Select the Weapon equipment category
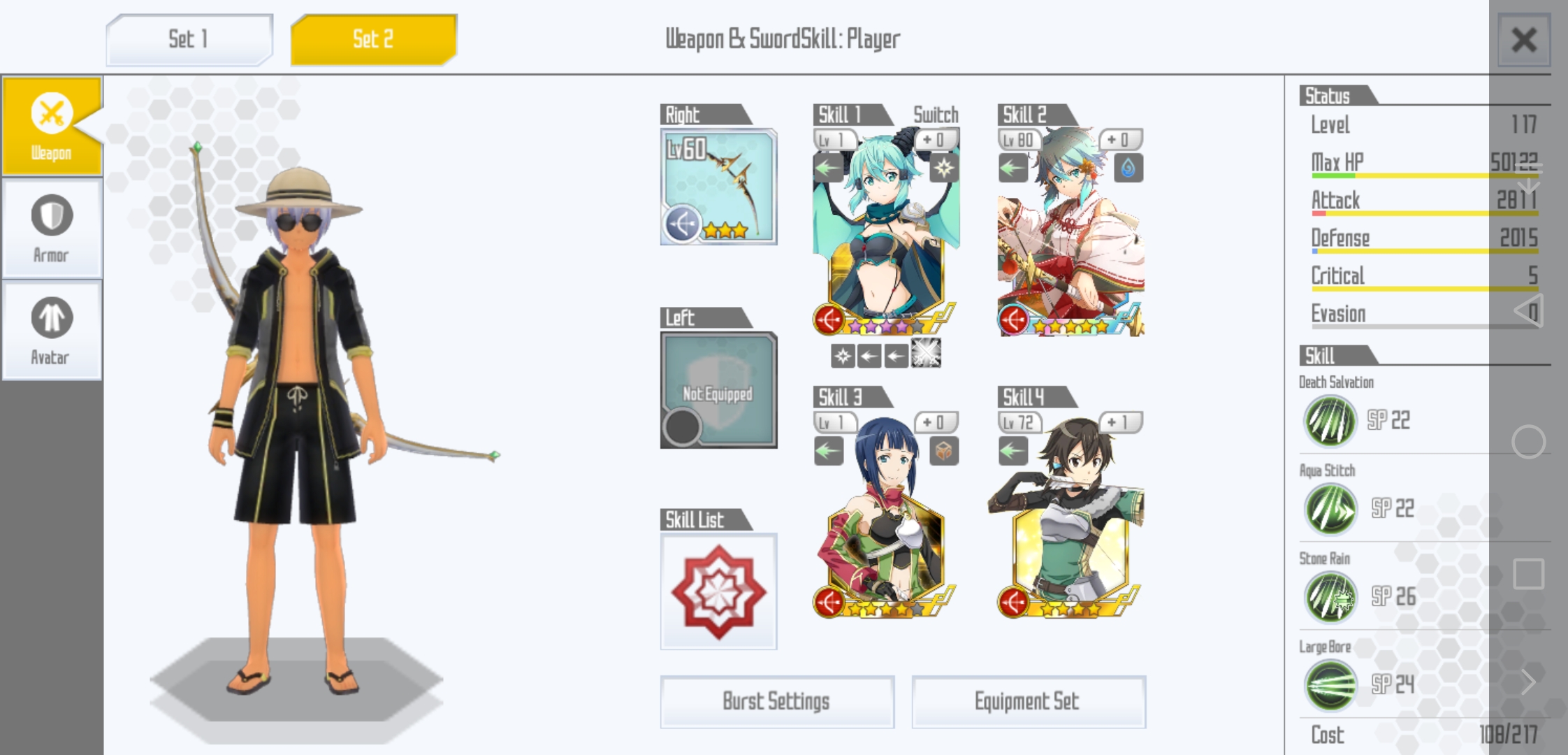This screenshot has height=755, width=1568. tap(50, 126)
